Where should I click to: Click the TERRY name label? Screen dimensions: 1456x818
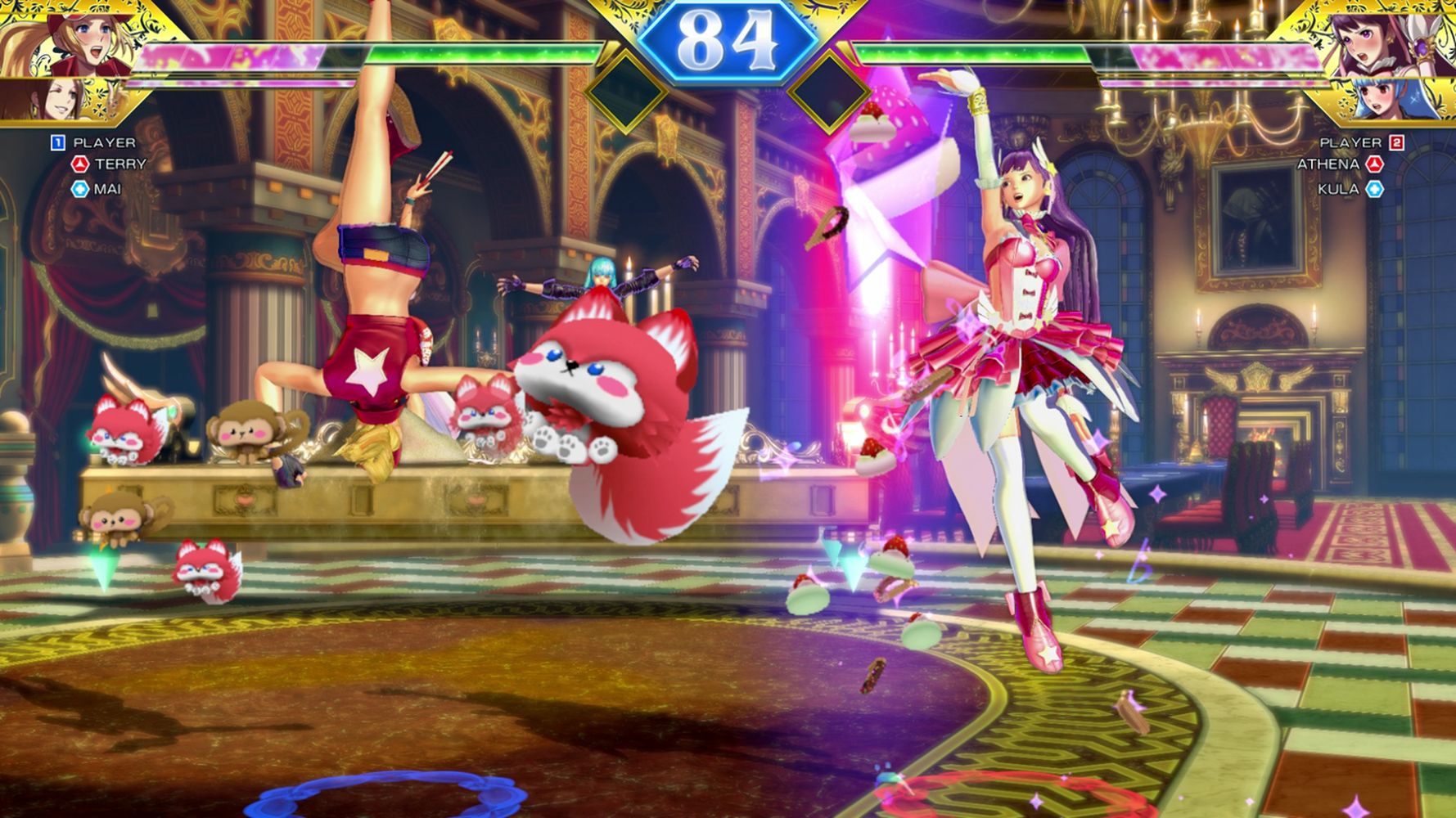[120, 164]
